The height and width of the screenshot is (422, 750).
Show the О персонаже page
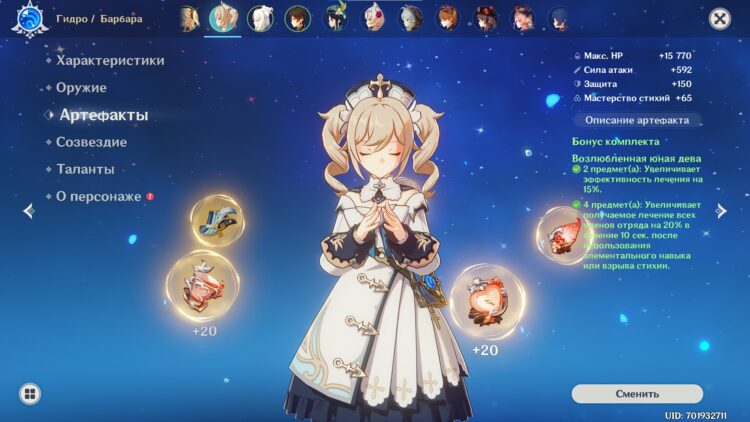[98, 196]
